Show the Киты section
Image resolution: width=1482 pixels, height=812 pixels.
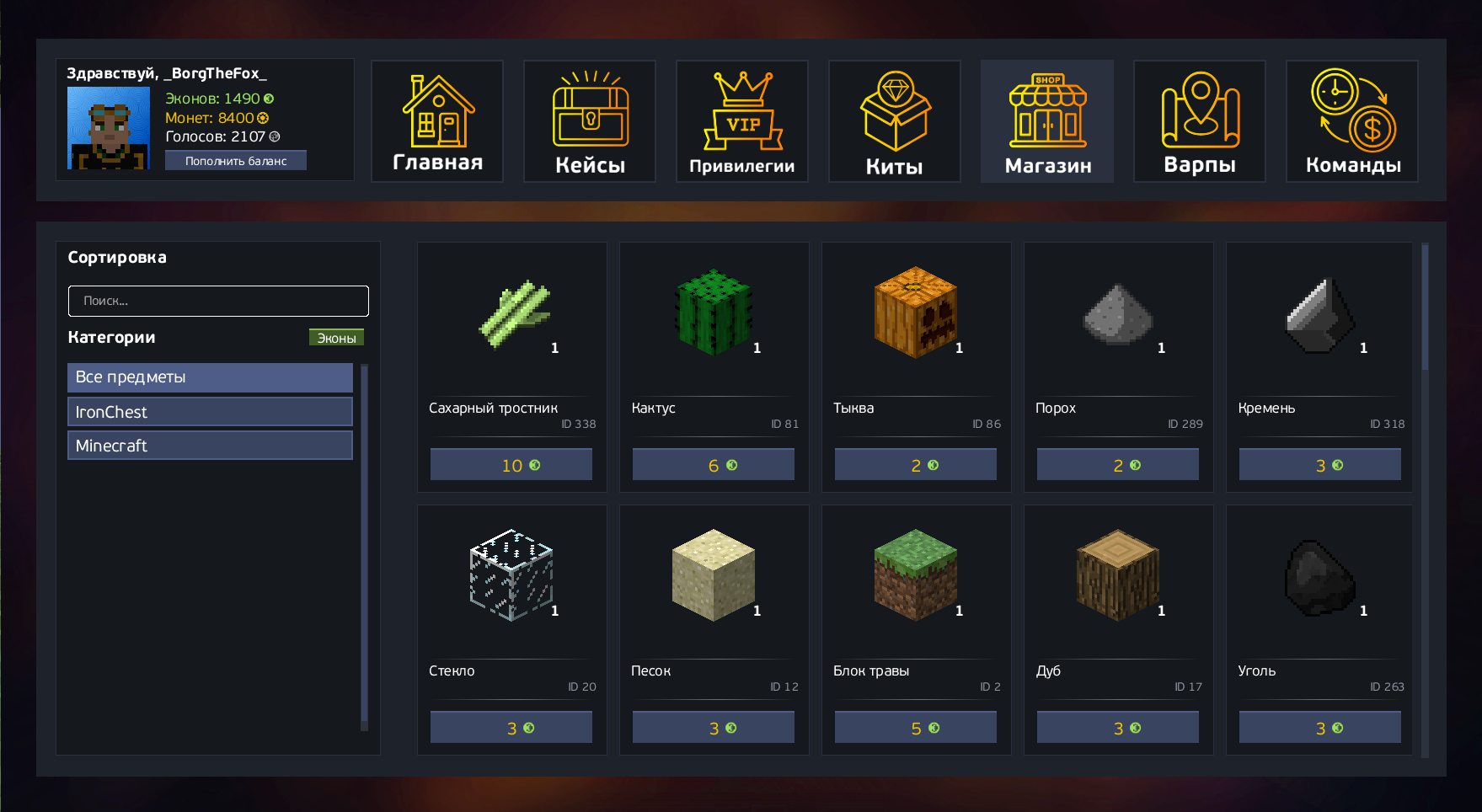895,121
